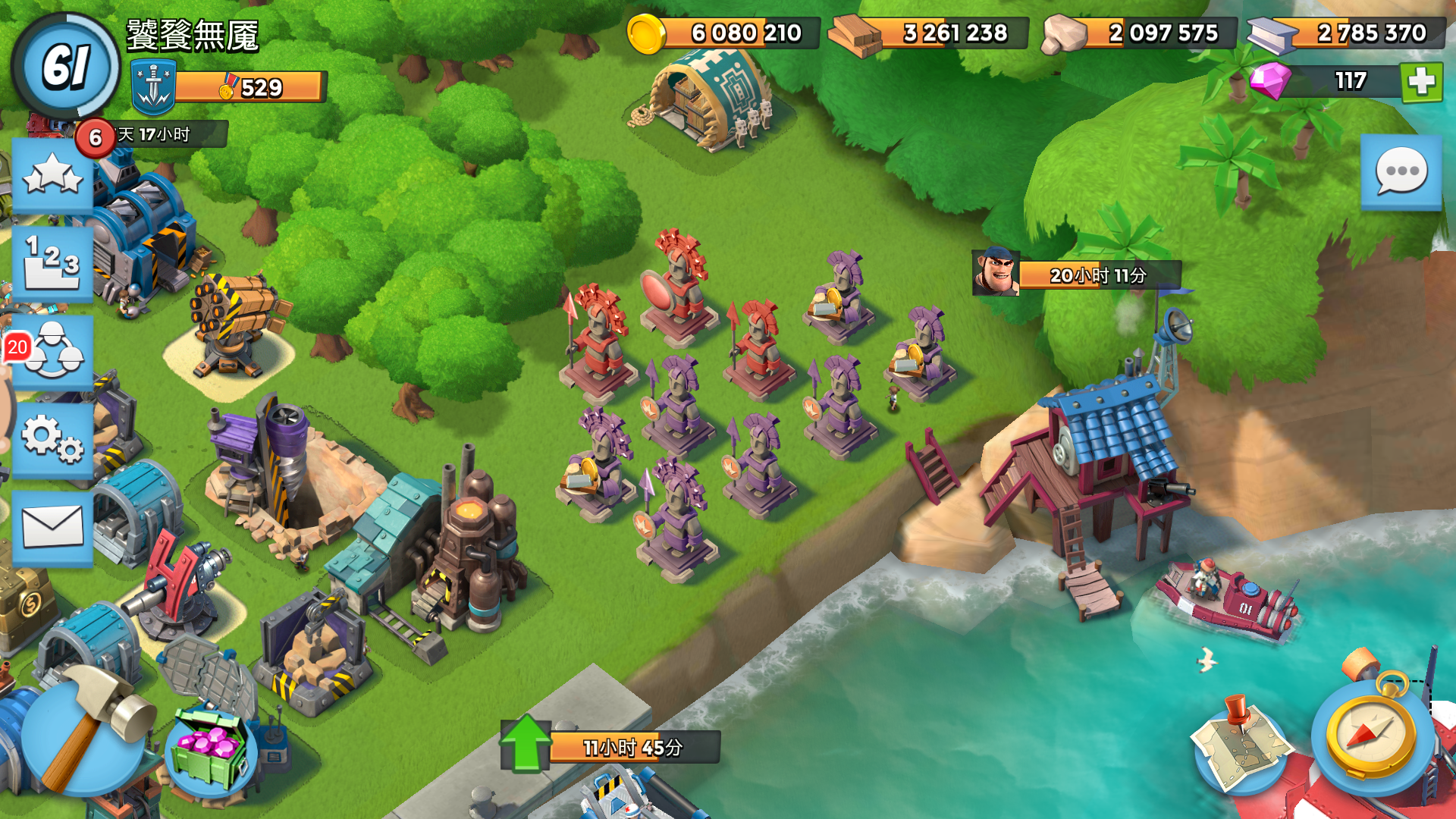The image size is (1456, 819).
Task: Buy more diamonds with the green plus
Action: 1421,81
